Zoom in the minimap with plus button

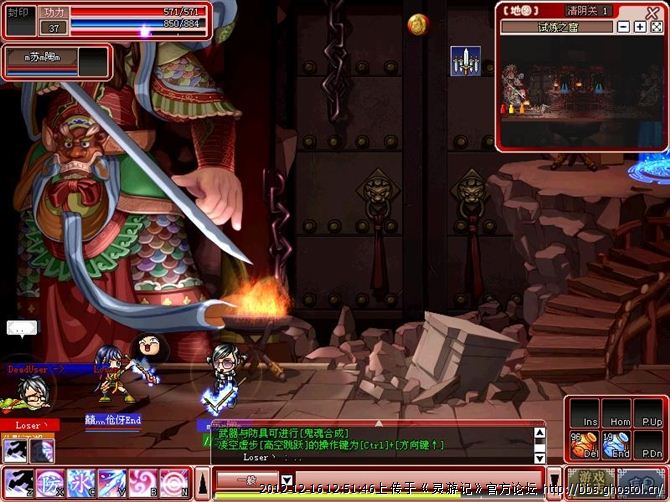(x=640, y=27)
